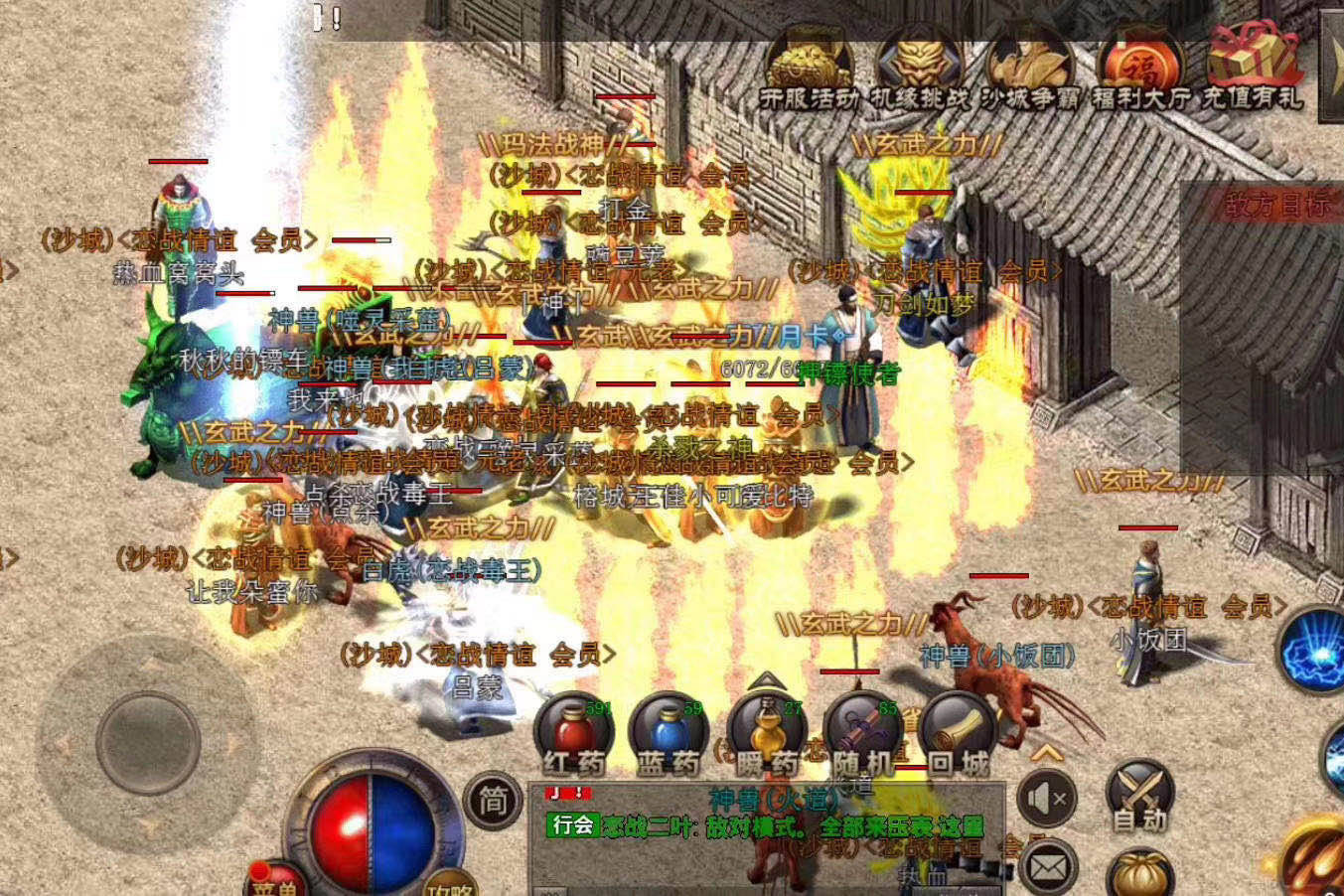Use the 回城 town return scroll
Screen dimensions: 1344x896
point(958,735)
